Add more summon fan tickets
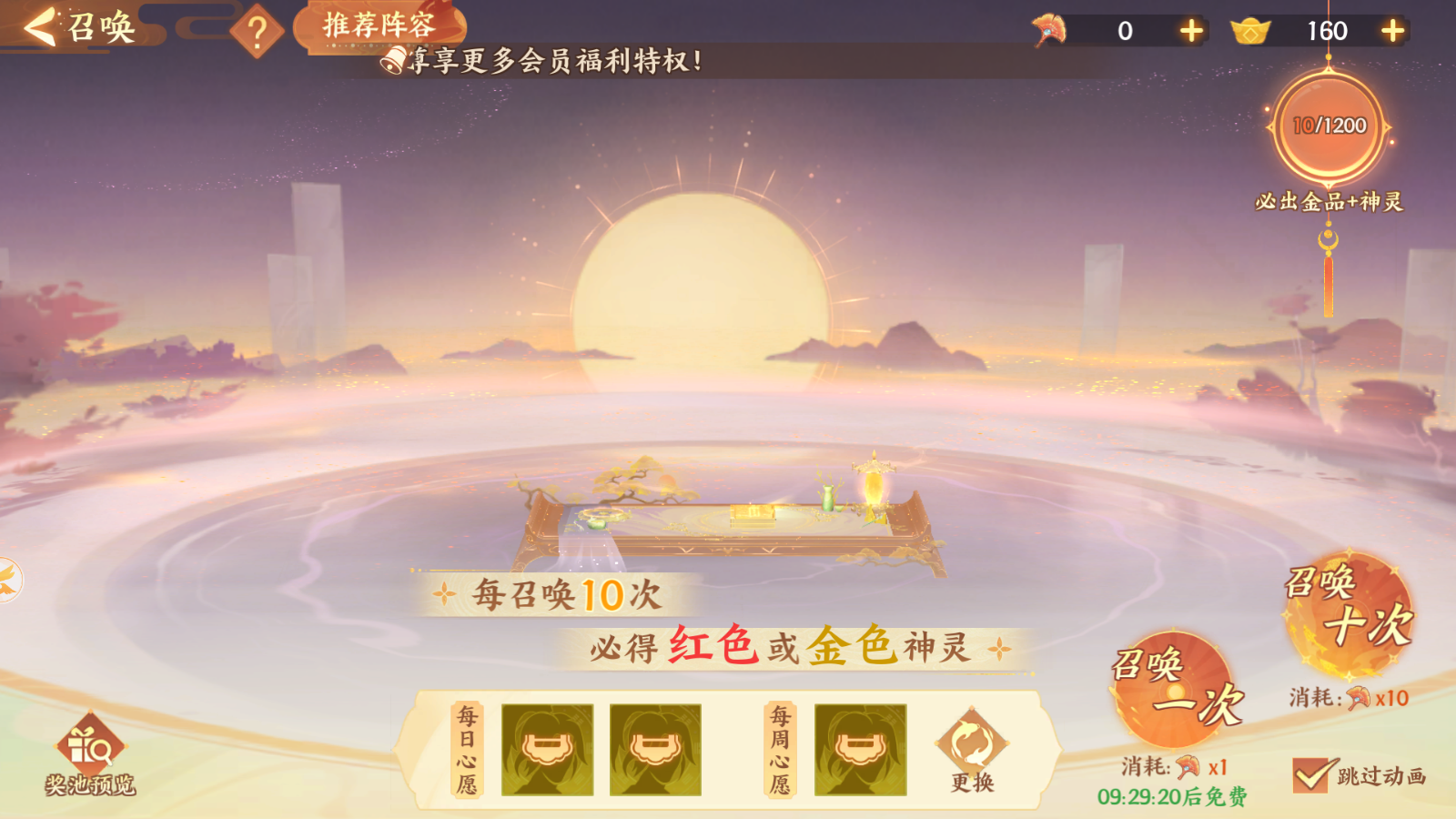 point(1191,31)
